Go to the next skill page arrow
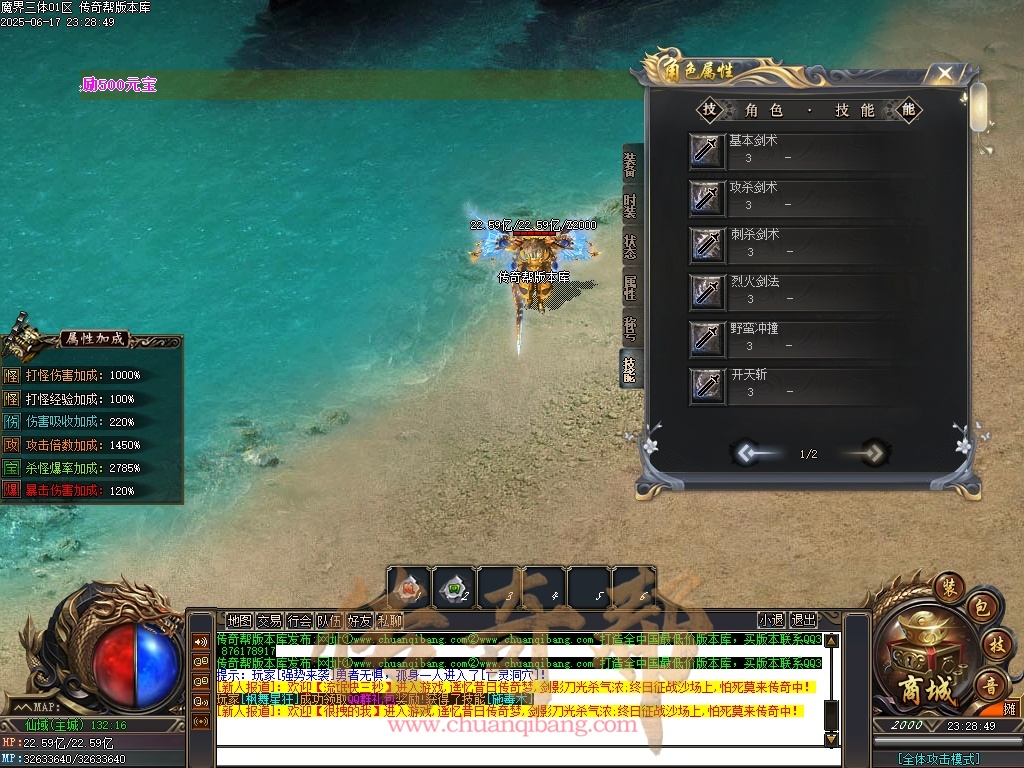 [872, 453]
